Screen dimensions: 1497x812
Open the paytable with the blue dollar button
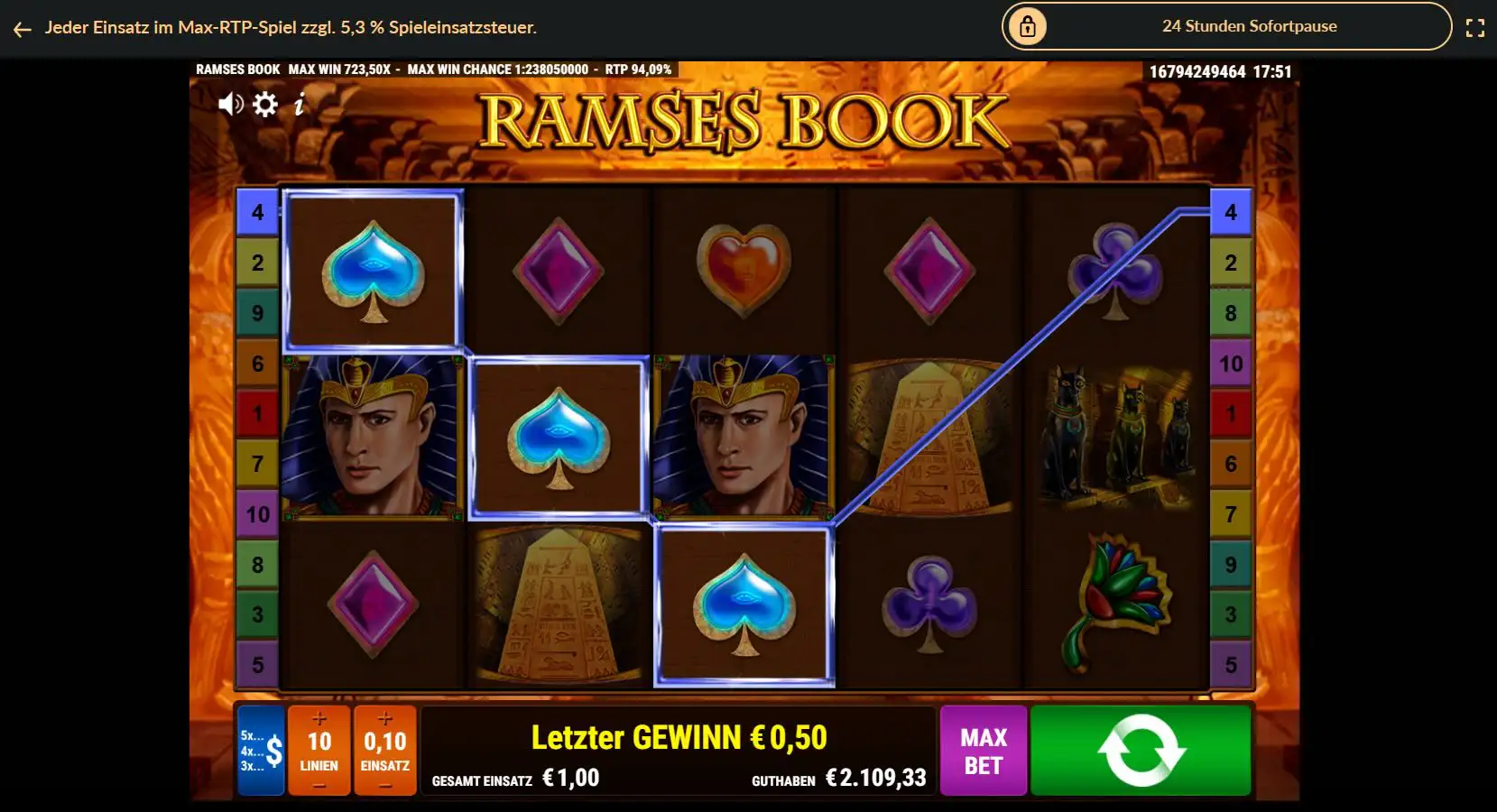click(x=260, y=750)
